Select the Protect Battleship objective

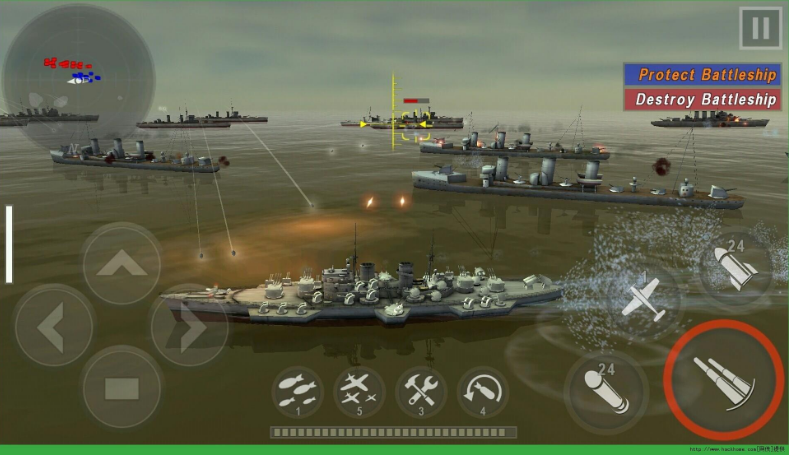702,75
